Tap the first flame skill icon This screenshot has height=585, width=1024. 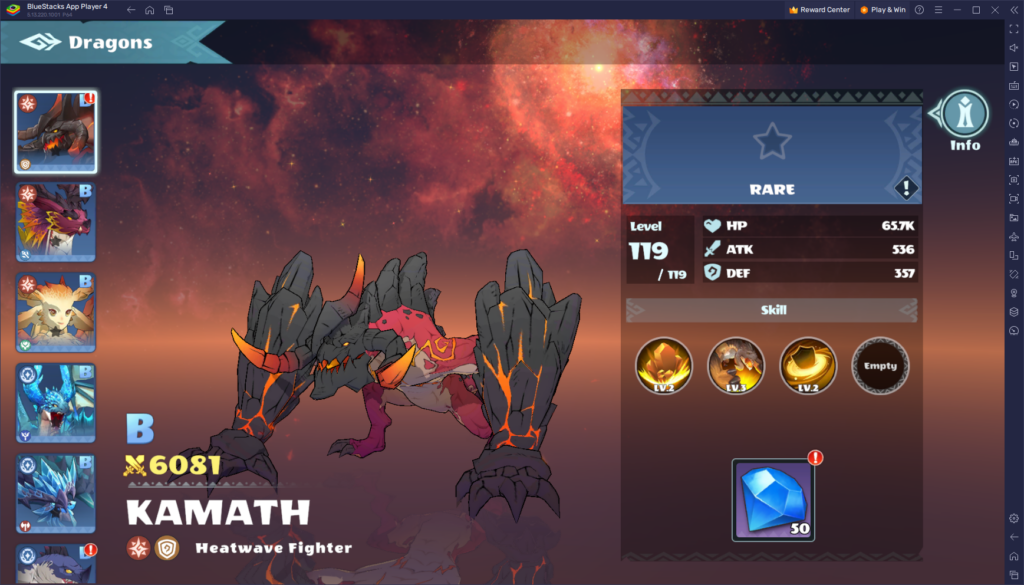pyautogui.click(x=664, y=366)
